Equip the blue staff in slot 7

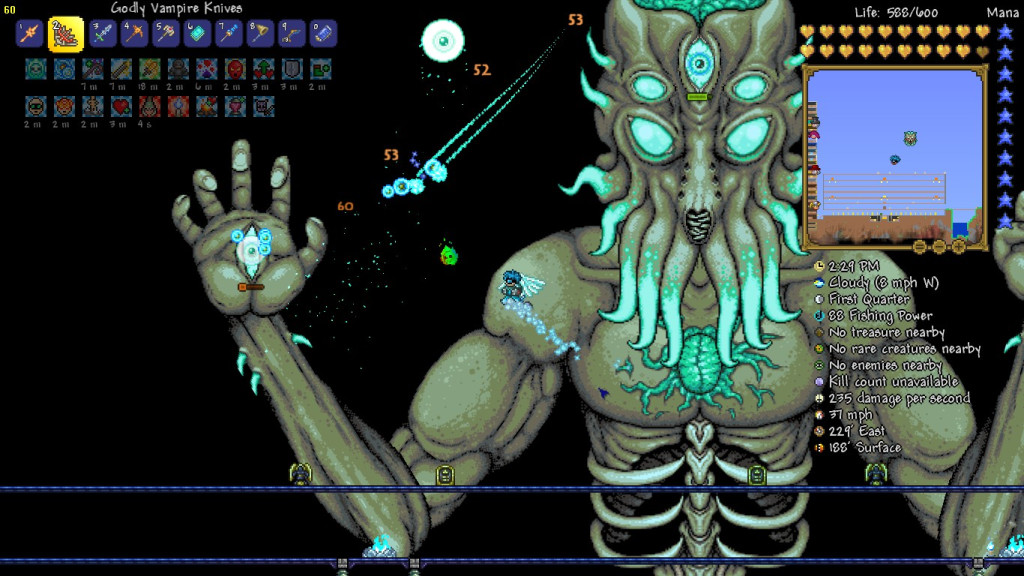click(229, 34)
